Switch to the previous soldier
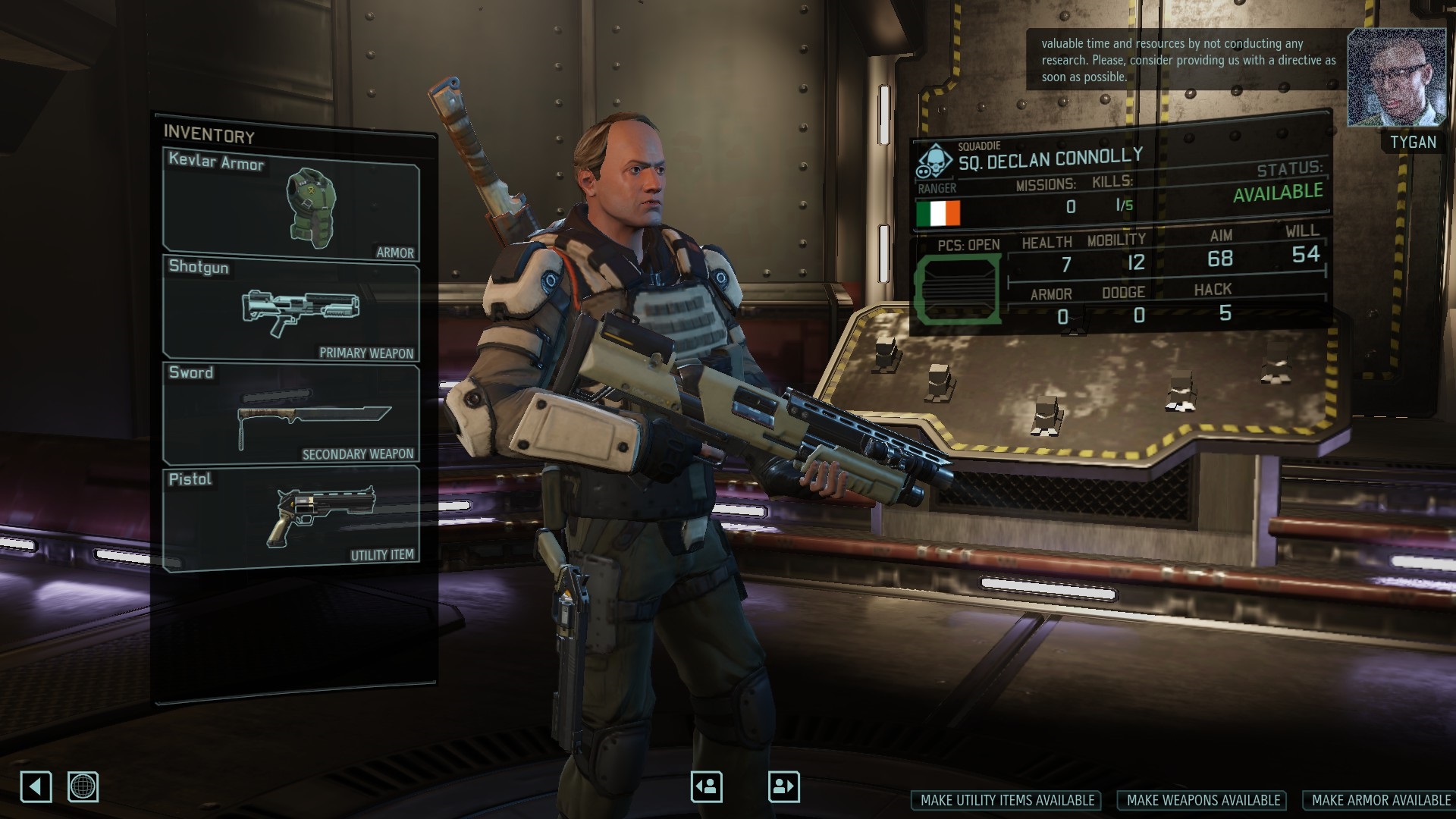 [x=706, y=786]
